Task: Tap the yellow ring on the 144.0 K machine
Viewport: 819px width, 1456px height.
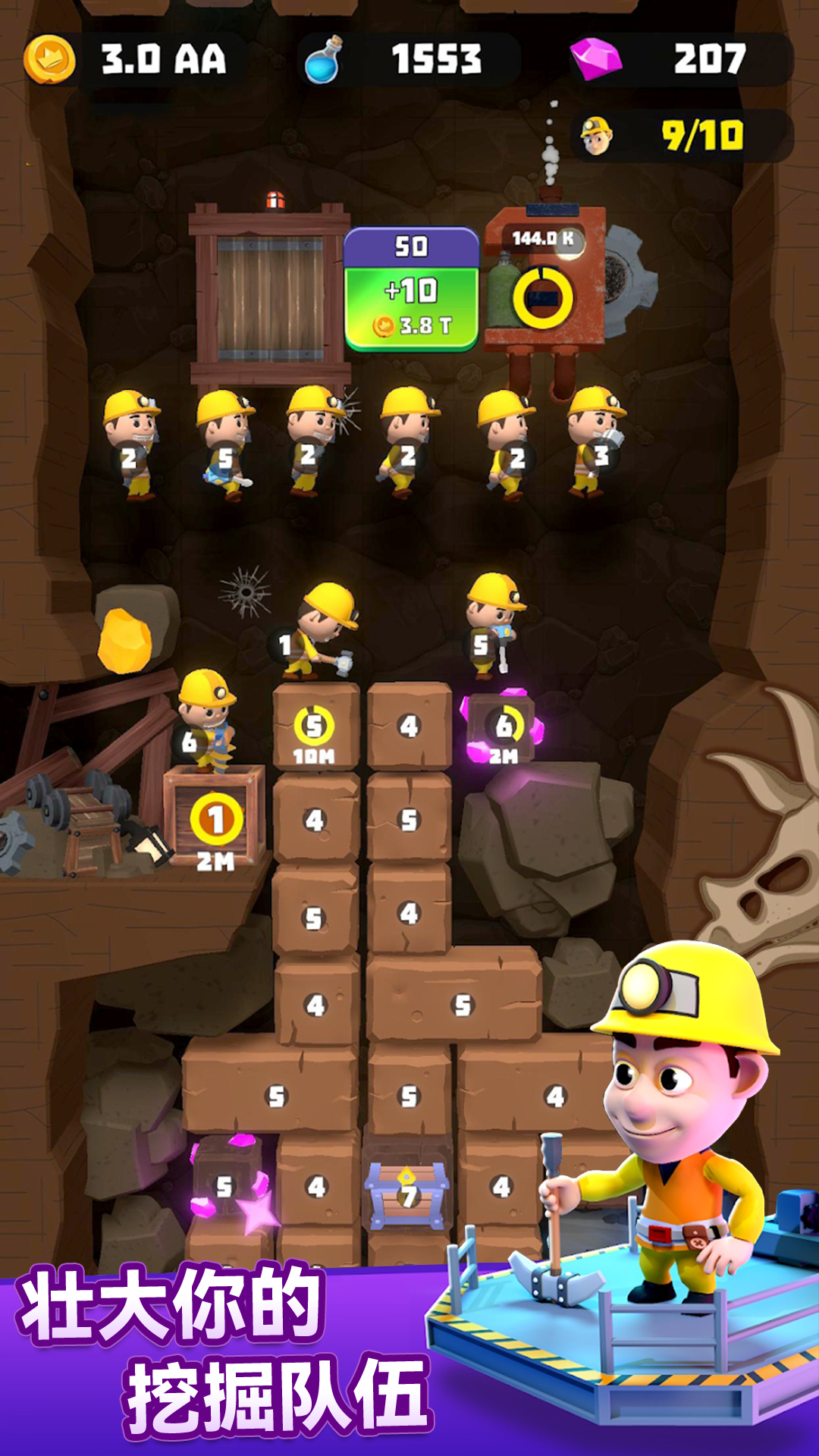Action: click(543, 298)
